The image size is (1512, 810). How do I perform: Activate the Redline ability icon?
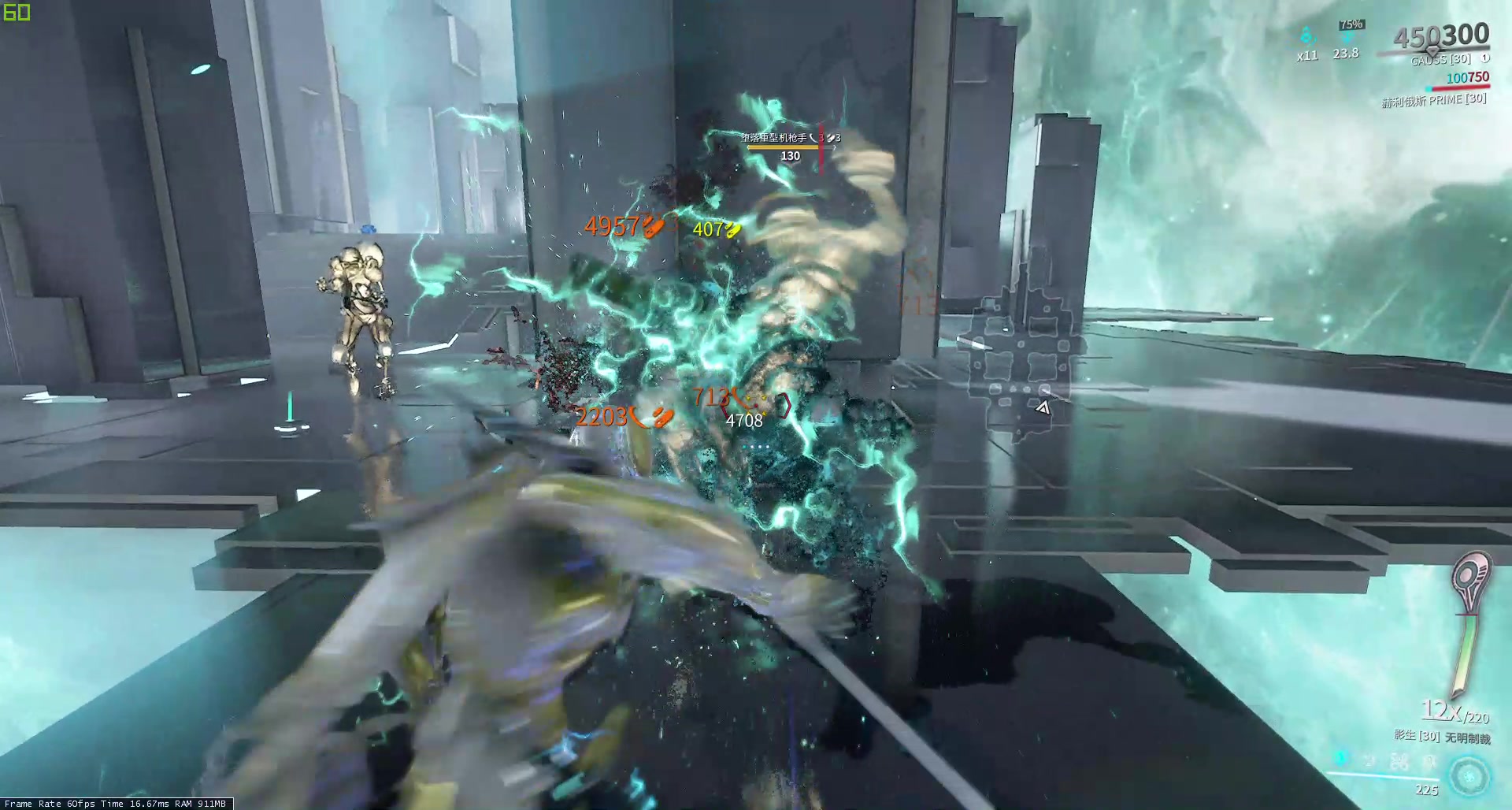coord(1429,762)
